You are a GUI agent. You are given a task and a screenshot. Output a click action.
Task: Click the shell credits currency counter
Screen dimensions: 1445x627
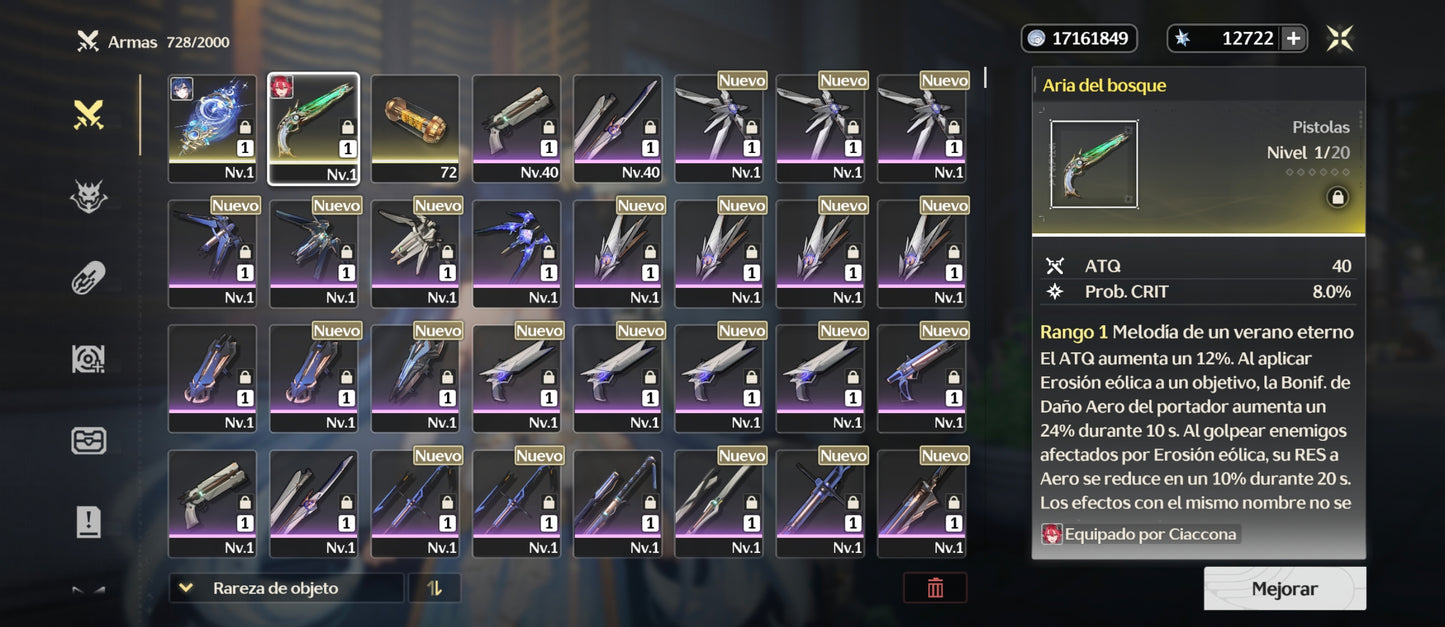tap(1079, 39)
